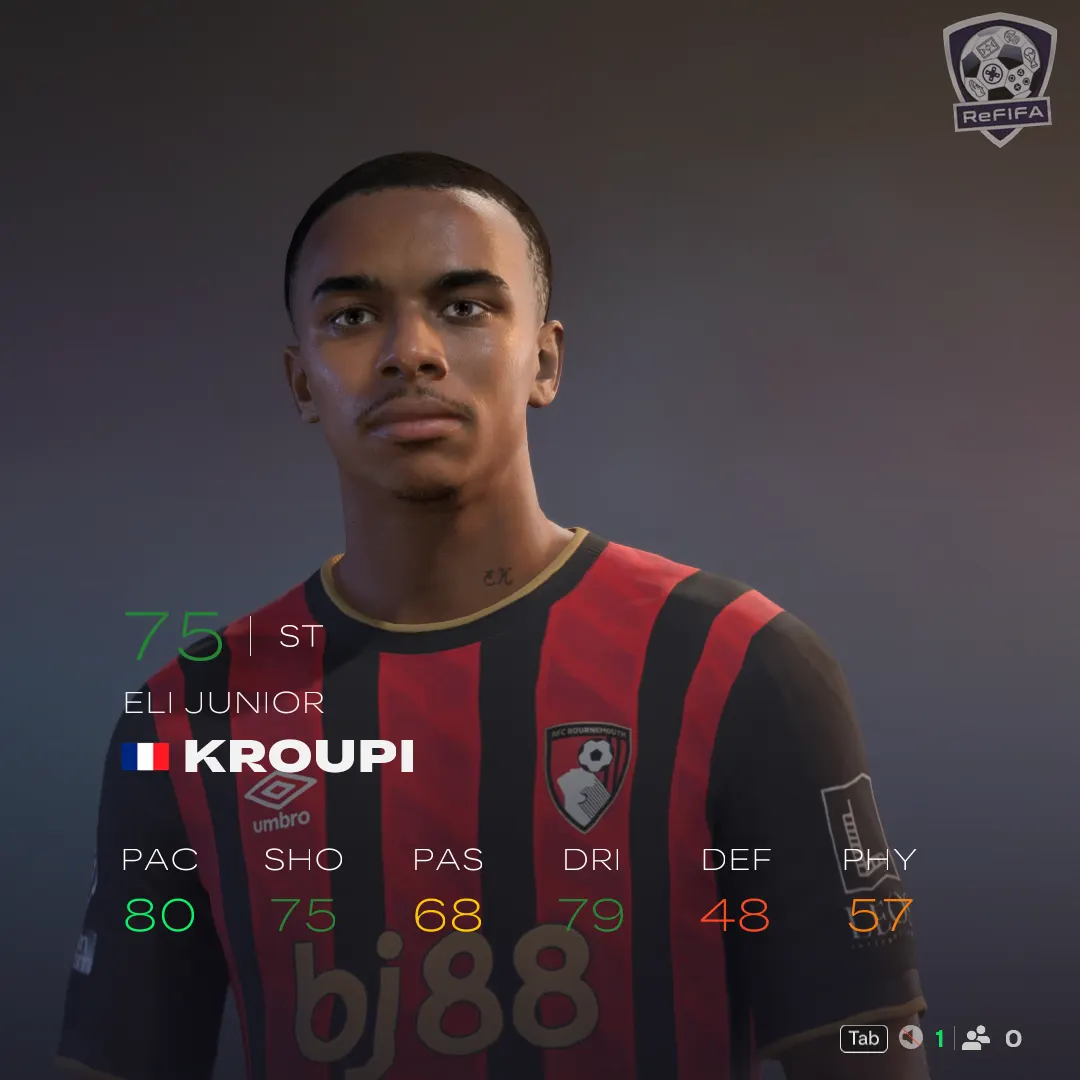Click the ReFIFA badge logo
The height and width of the screenshot is (1080, 1080).
click(x=999, y=78)
